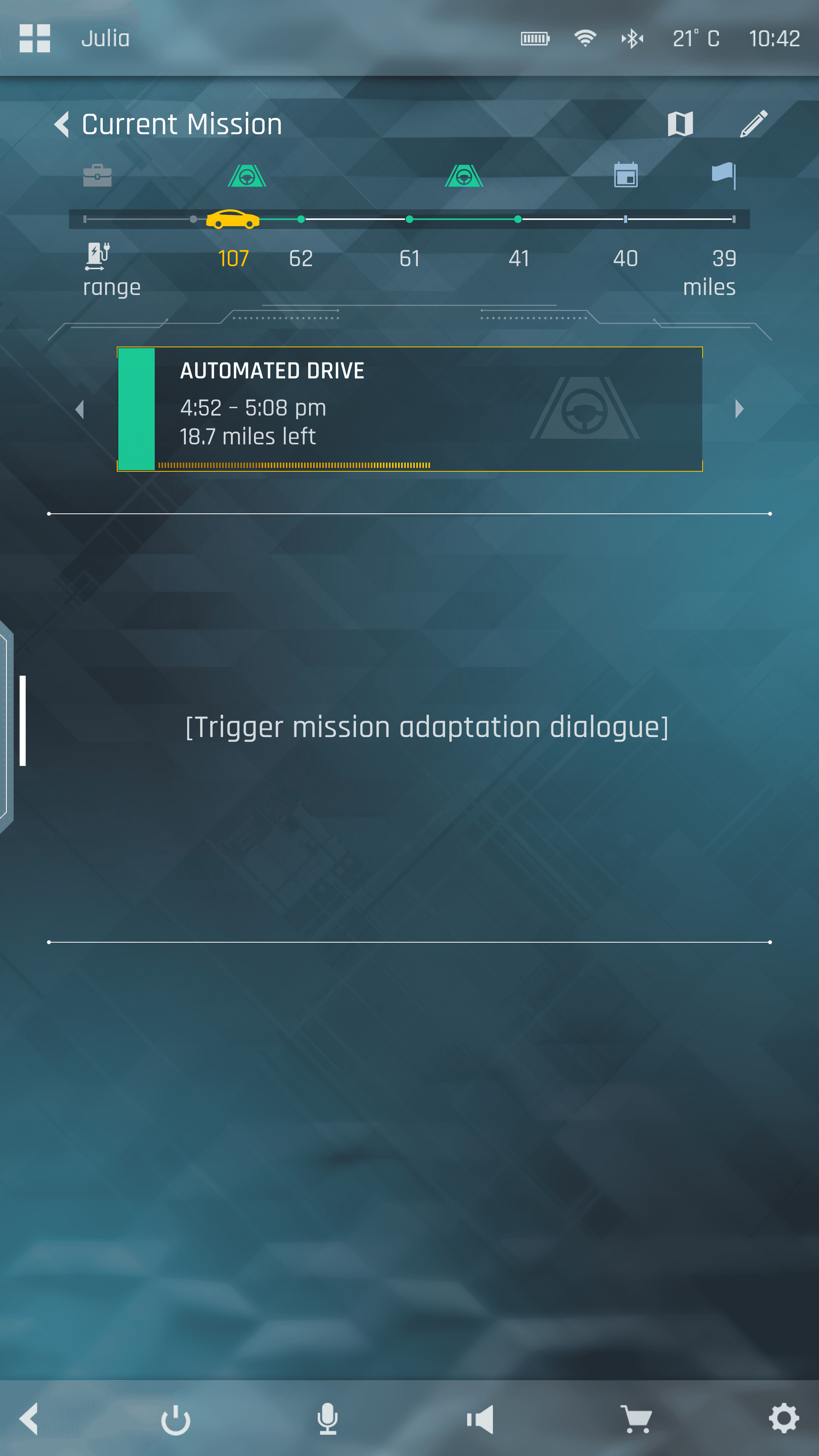Viewport: 819px width, 1456px height.
Task: Select the calendar event waypoint icon
Action: tap(626, 175)
